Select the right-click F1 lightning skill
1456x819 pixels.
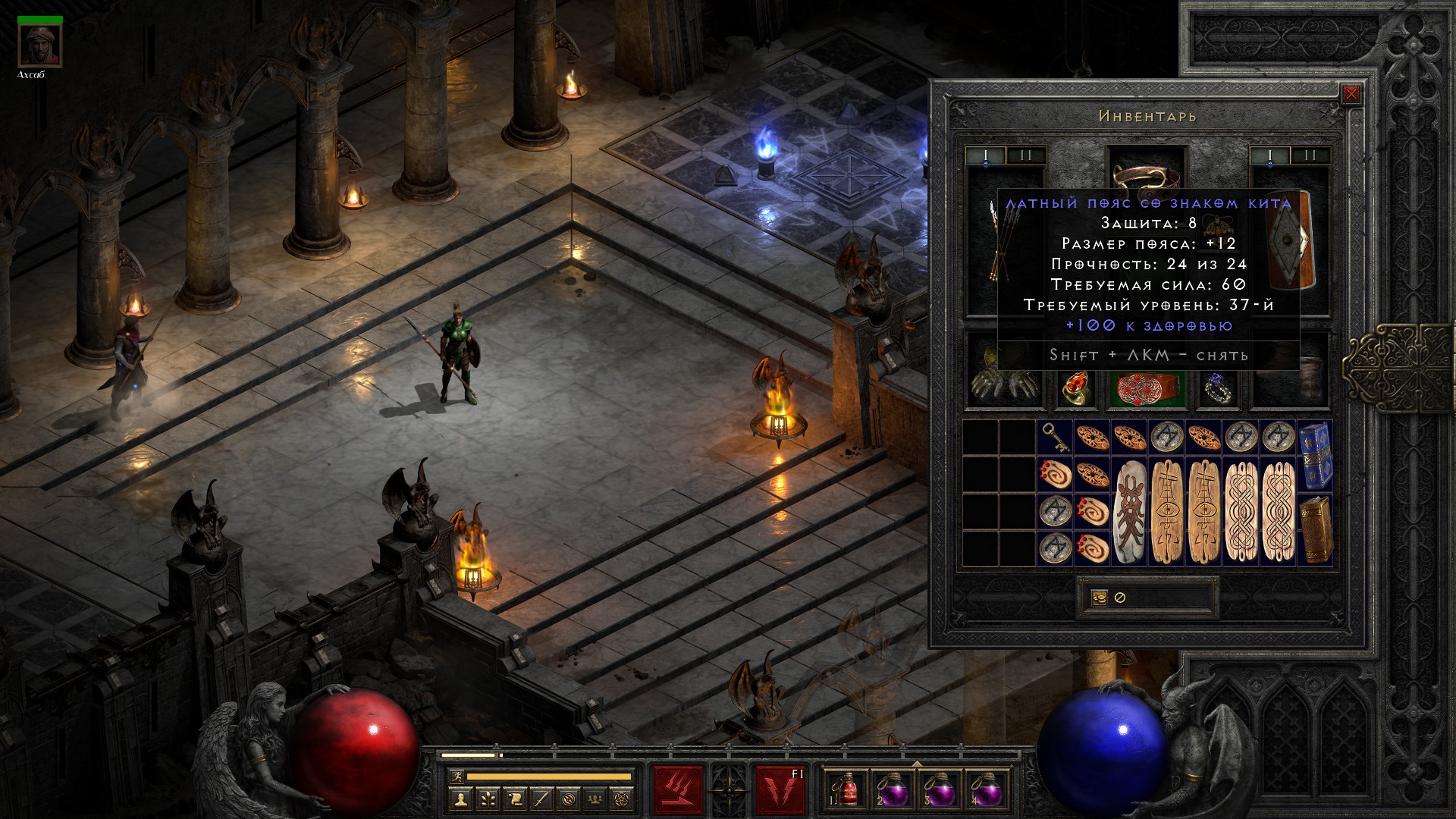(780, 790)
